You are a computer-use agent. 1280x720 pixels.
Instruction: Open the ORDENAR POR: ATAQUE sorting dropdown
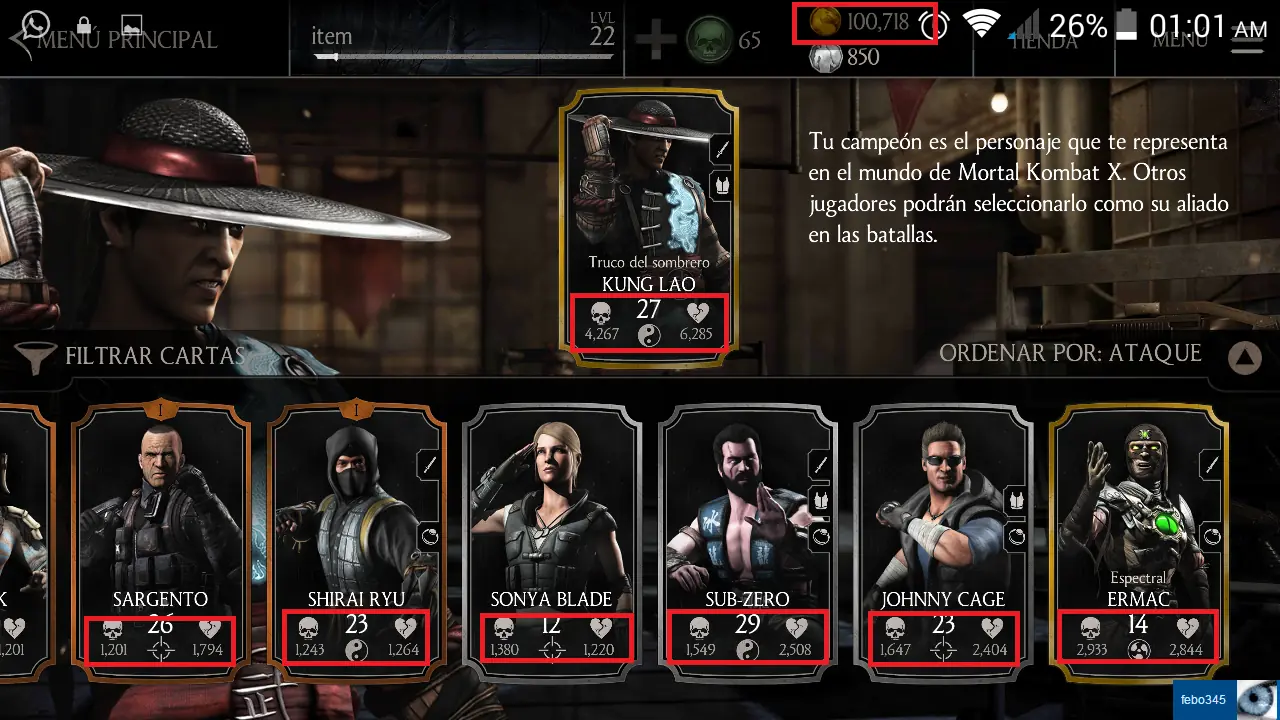click(x=1070, y=354)
